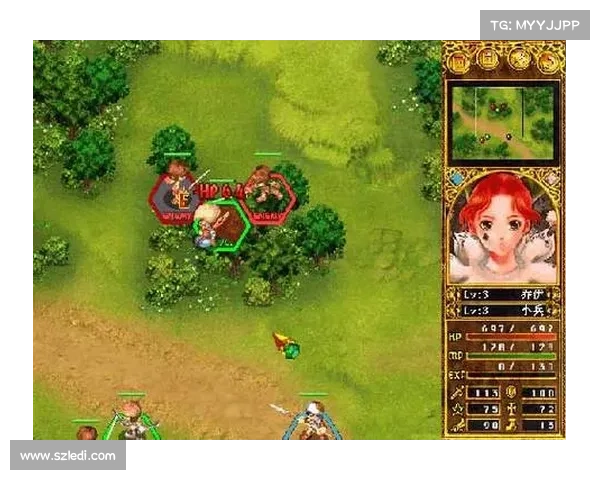This screenshot has width=600, height=480.
Task: Click the pale diamond gem beside the portrait
Action: (551, 180)
